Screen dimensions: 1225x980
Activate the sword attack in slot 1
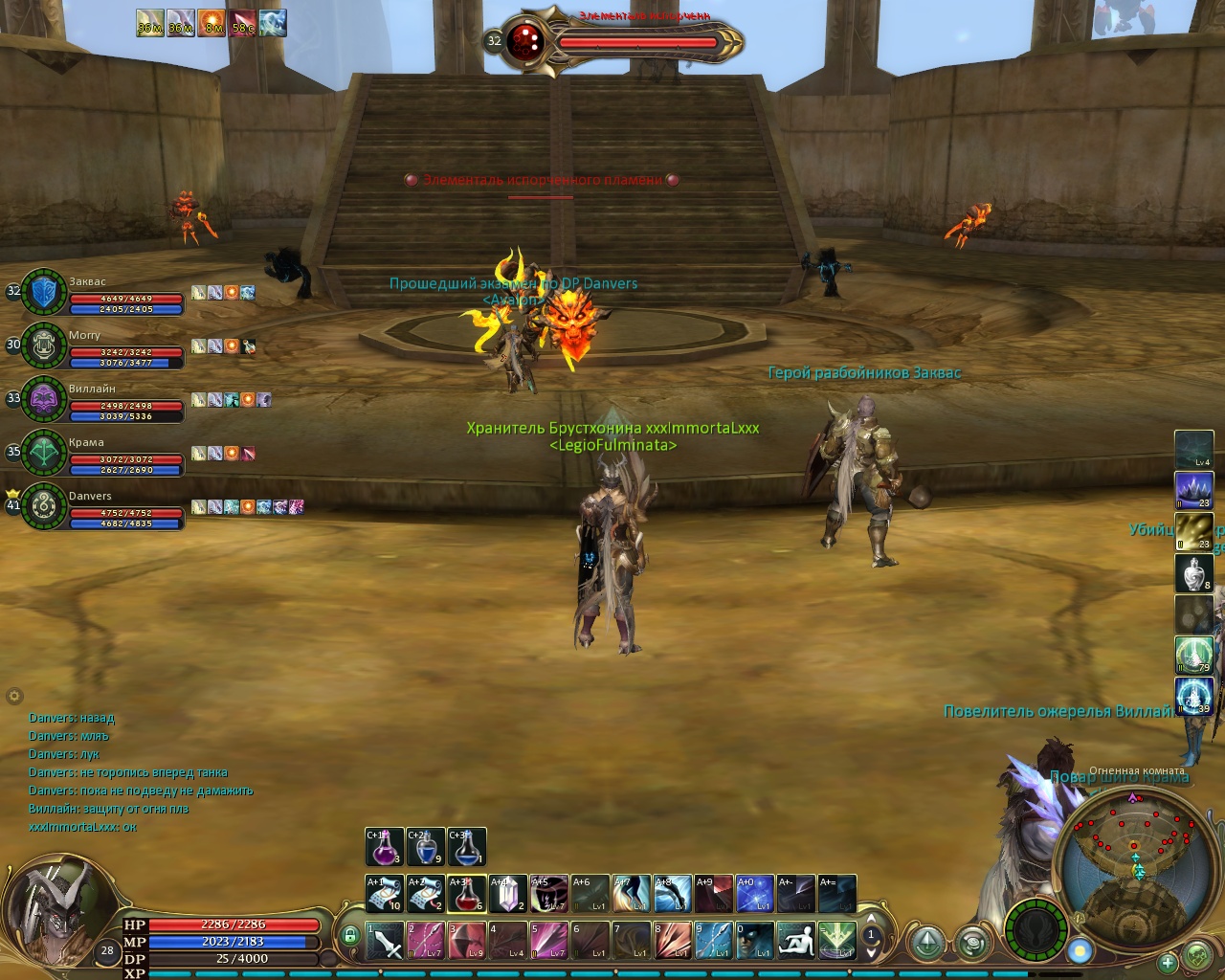[385, 941]
